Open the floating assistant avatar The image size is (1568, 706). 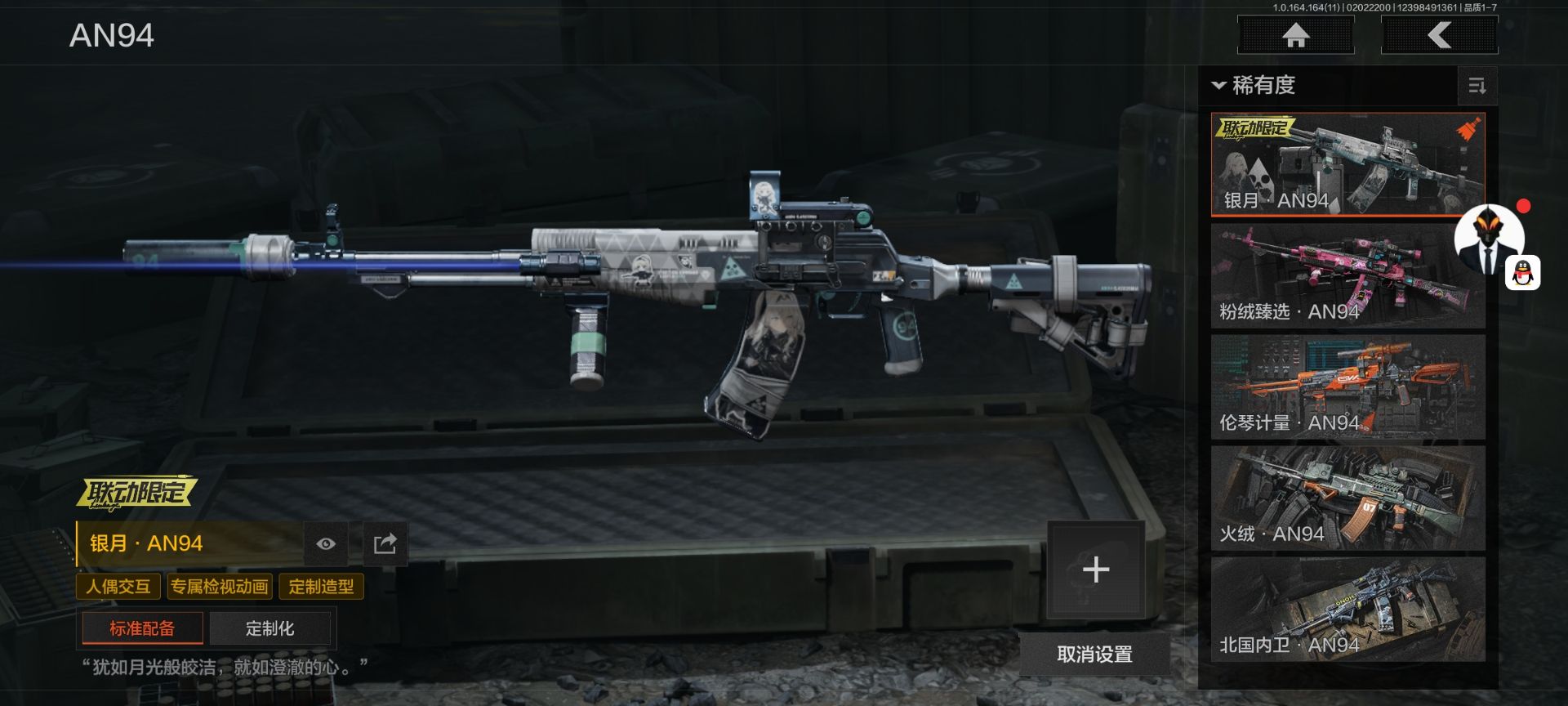tap(1488, 240)
